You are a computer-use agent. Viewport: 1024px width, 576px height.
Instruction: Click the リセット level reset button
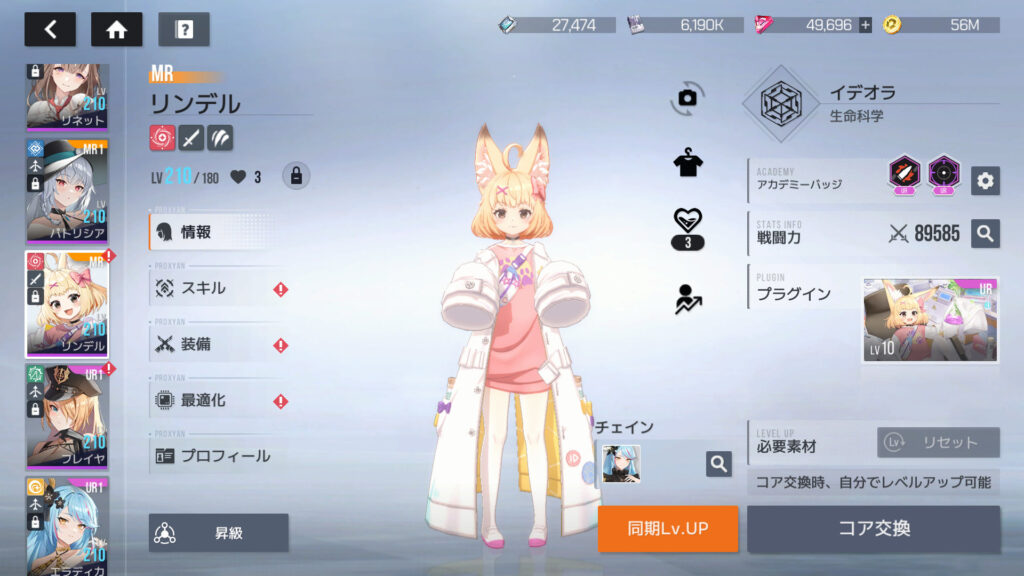click(938, 442)
